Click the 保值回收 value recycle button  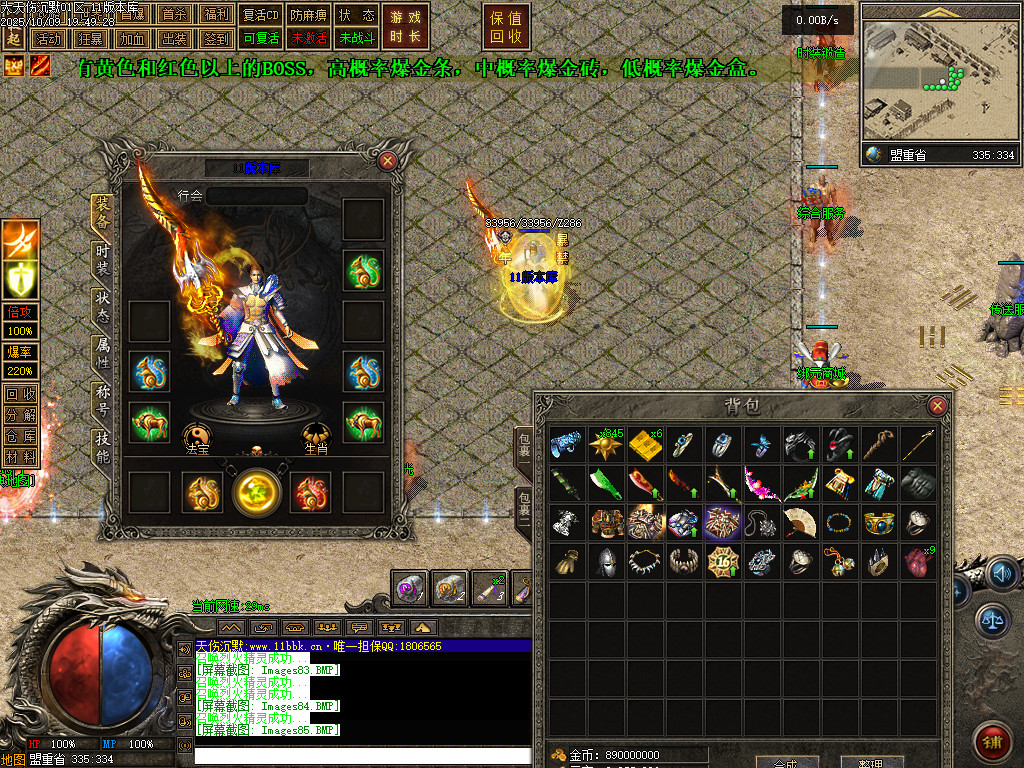click(x=506, y=27)
